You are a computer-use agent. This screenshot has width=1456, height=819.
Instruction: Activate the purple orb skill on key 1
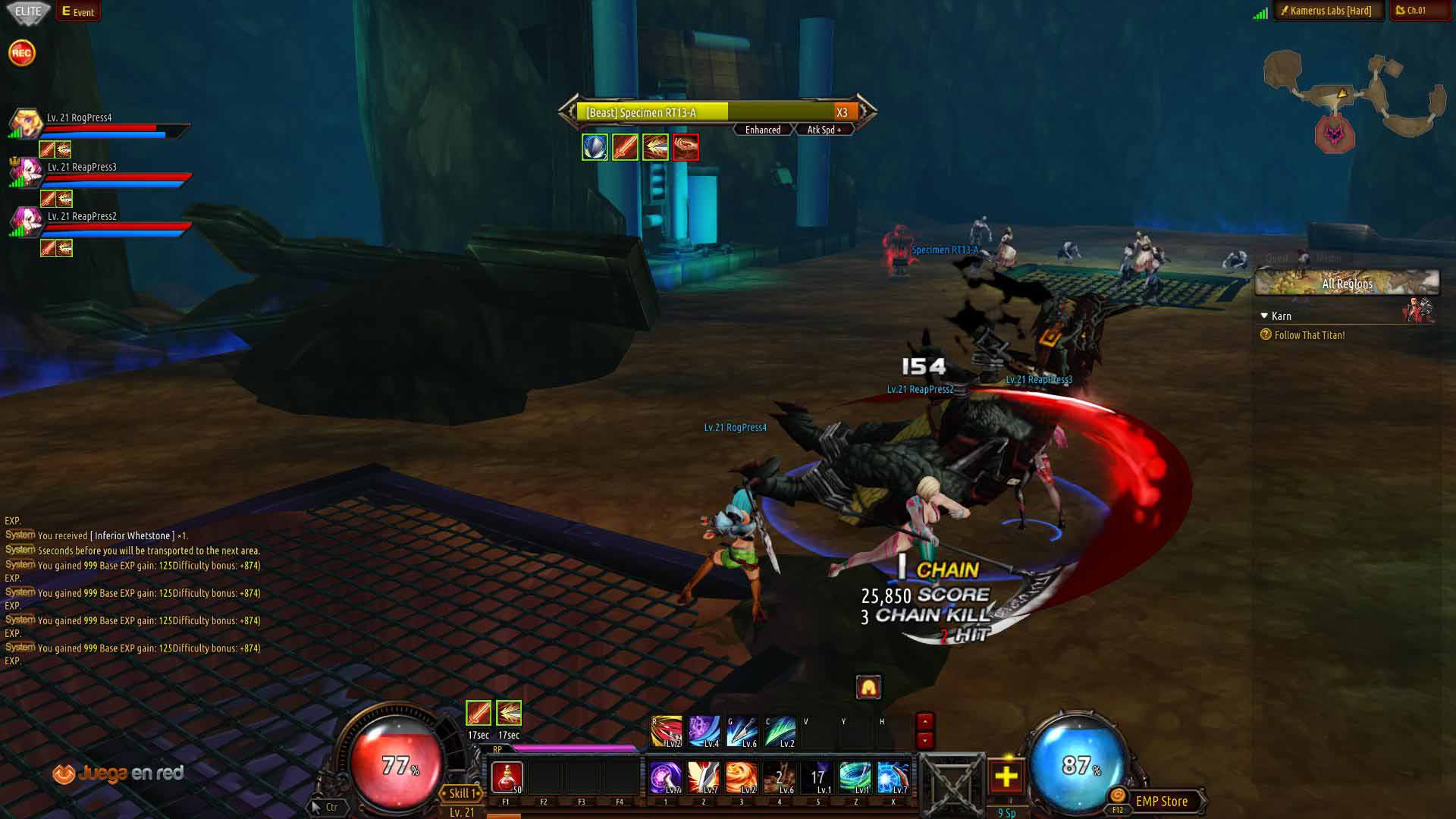665,777
